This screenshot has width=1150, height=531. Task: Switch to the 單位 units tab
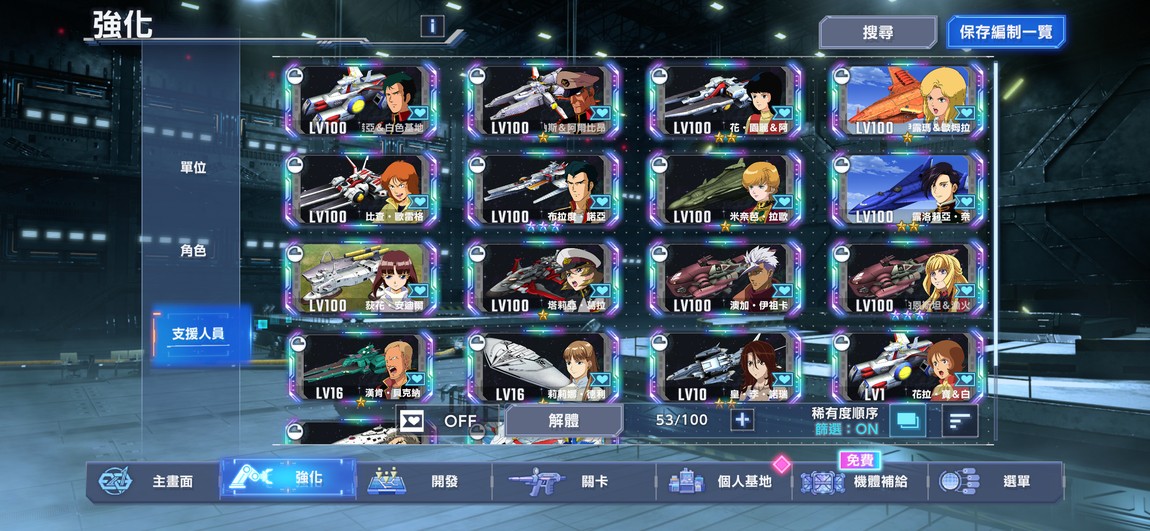click(193, 167)
